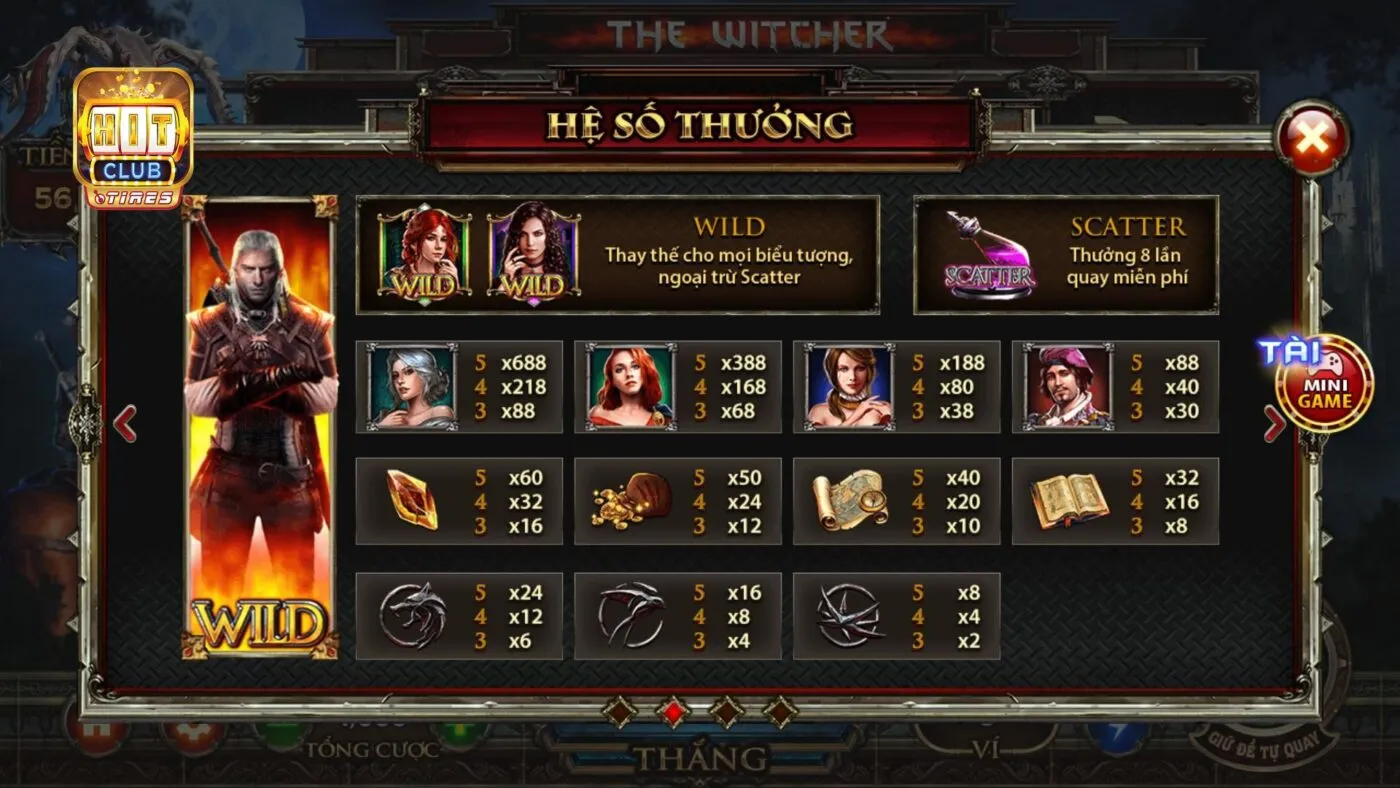1400x788 pixels.
Task: Click the right red arrow chevron
Action: (x=1276, y=423)
